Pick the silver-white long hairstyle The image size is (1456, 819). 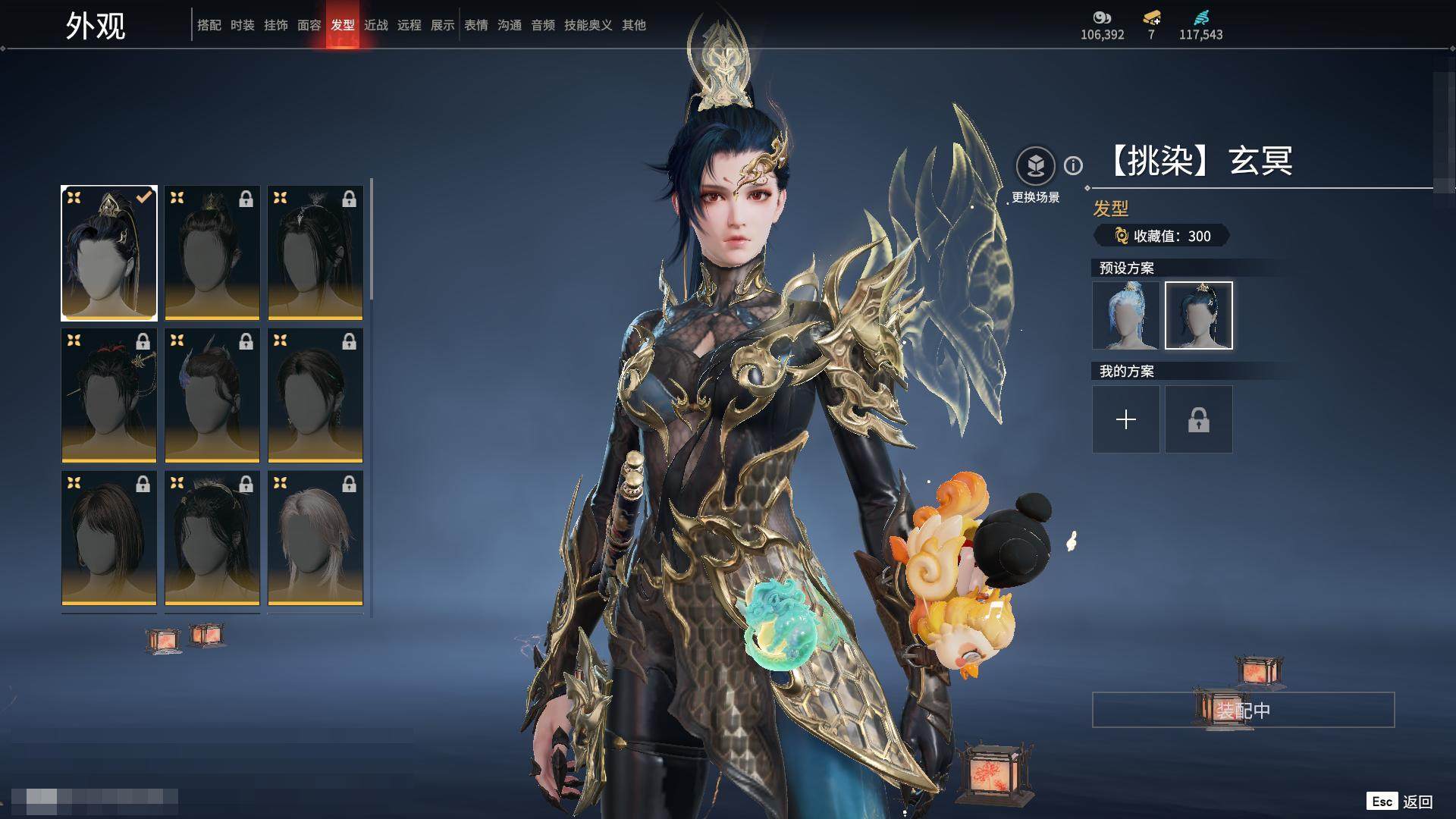pyautogui.click(x=315, y=538)
